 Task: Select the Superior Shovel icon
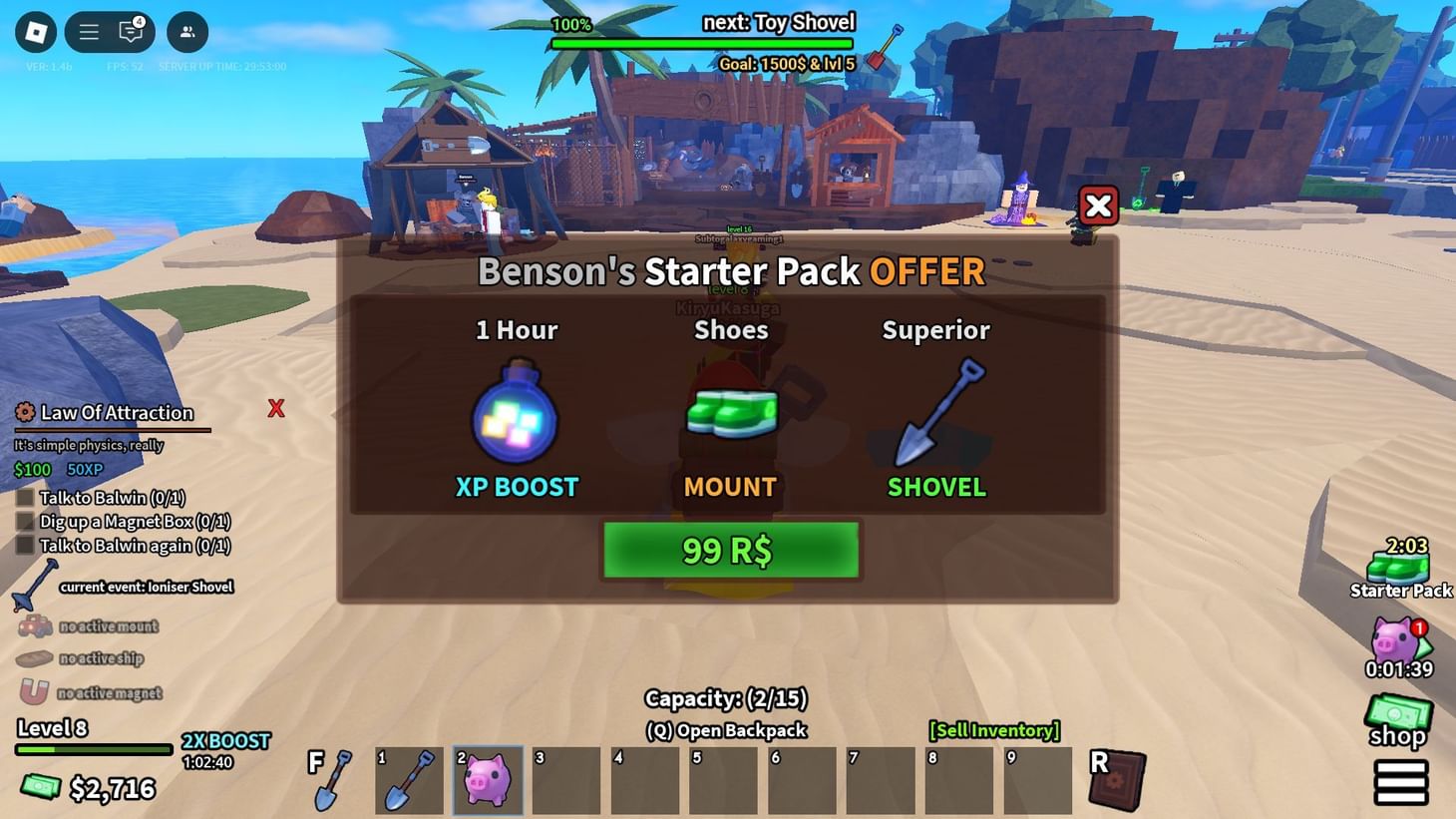point(935,414)
